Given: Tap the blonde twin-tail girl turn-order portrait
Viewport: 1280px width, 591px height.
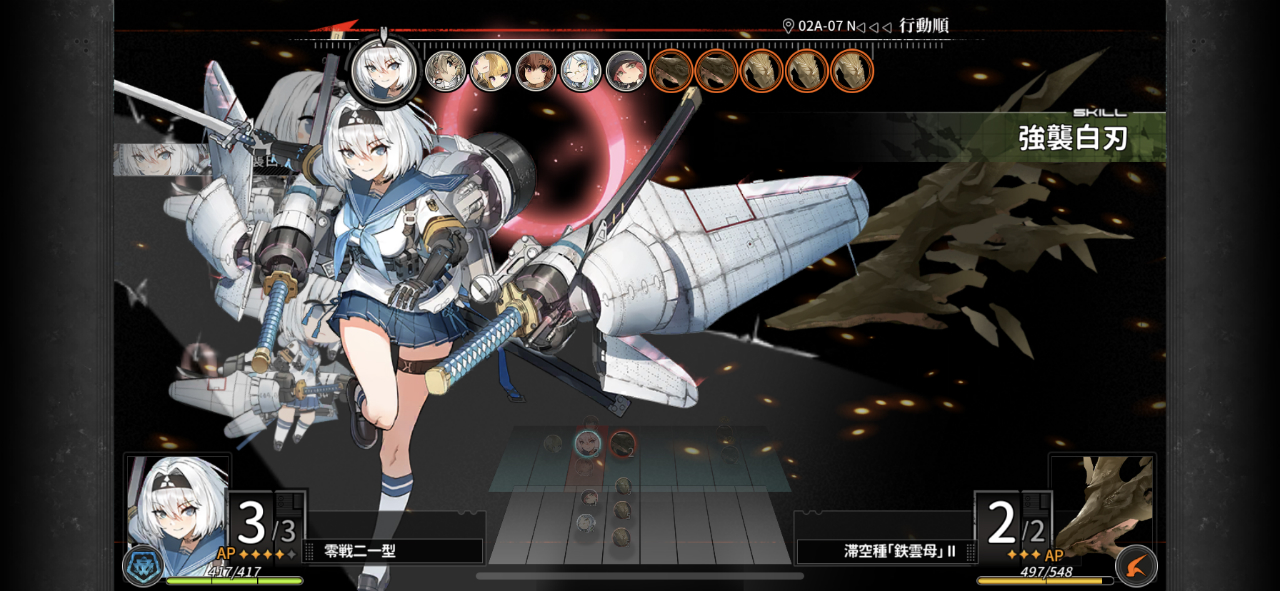Looking at the screenshot, I should 490,71.
